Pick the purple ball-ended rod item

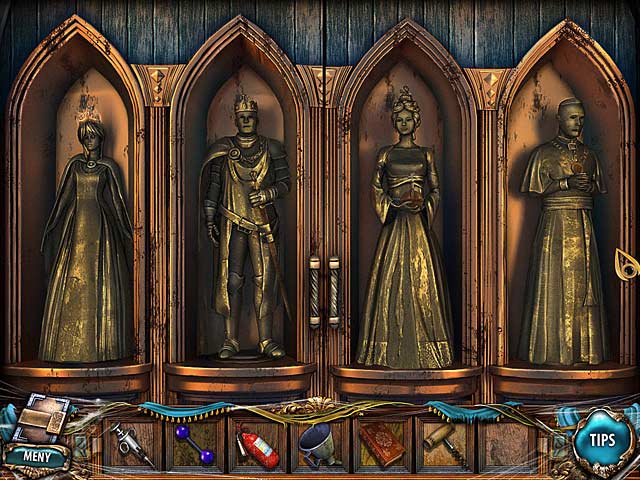click(x=194, y=444)
